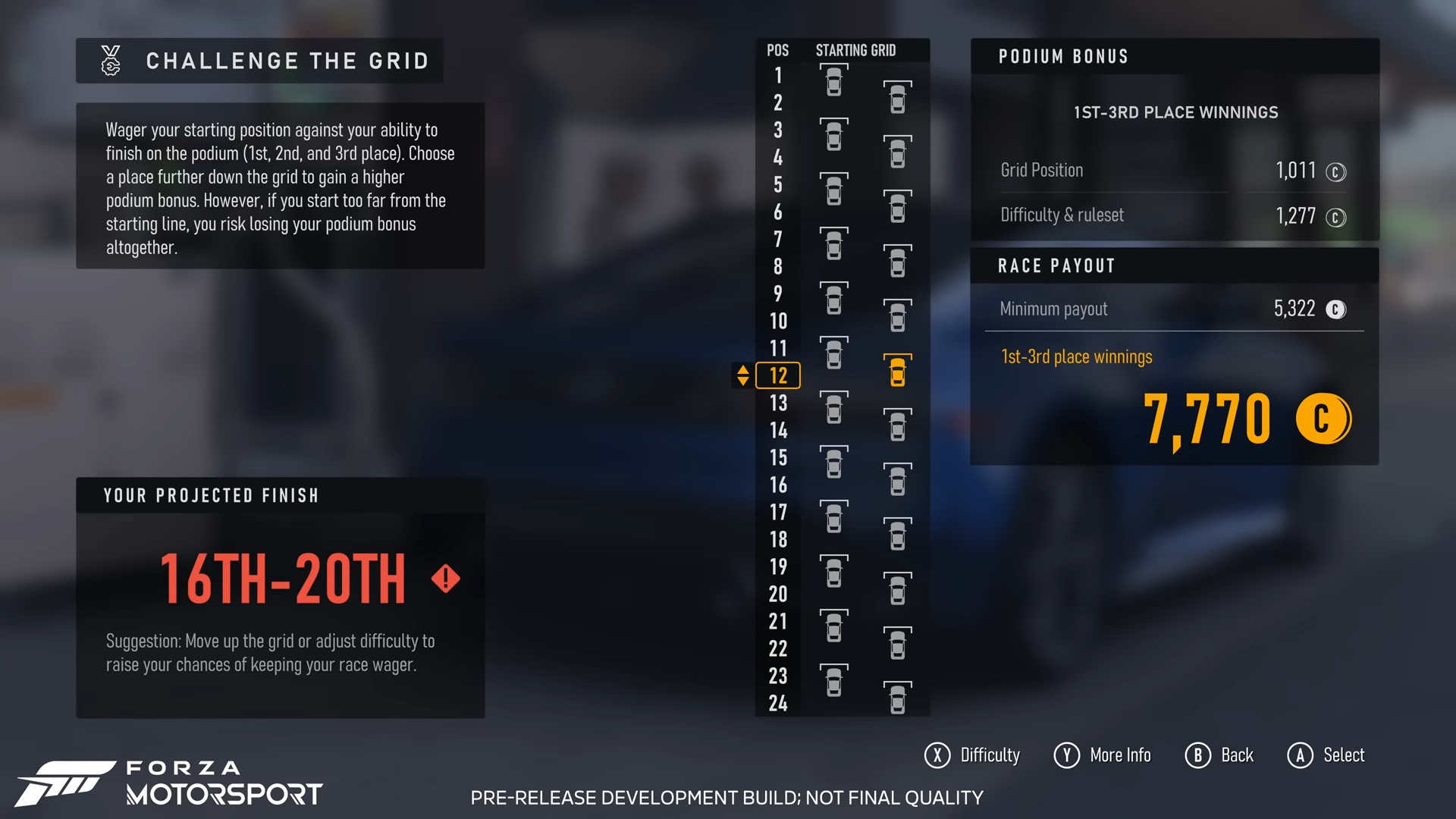Viewport: 1456px width, 819px height.
Task: Set starting position to 8
Action: point(778,267)
